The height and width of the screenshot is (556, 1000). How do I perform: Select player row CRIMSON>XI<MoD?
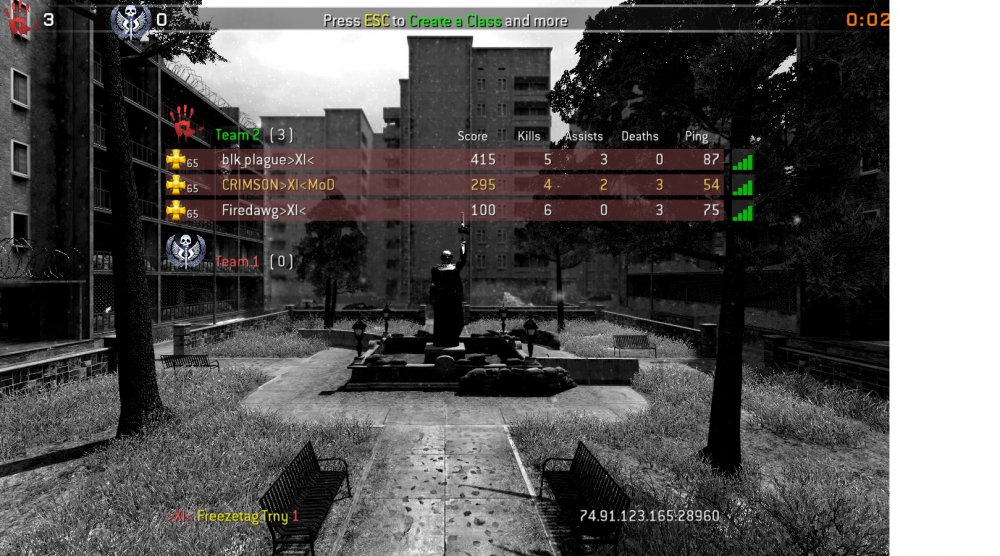tap(445, 185)
